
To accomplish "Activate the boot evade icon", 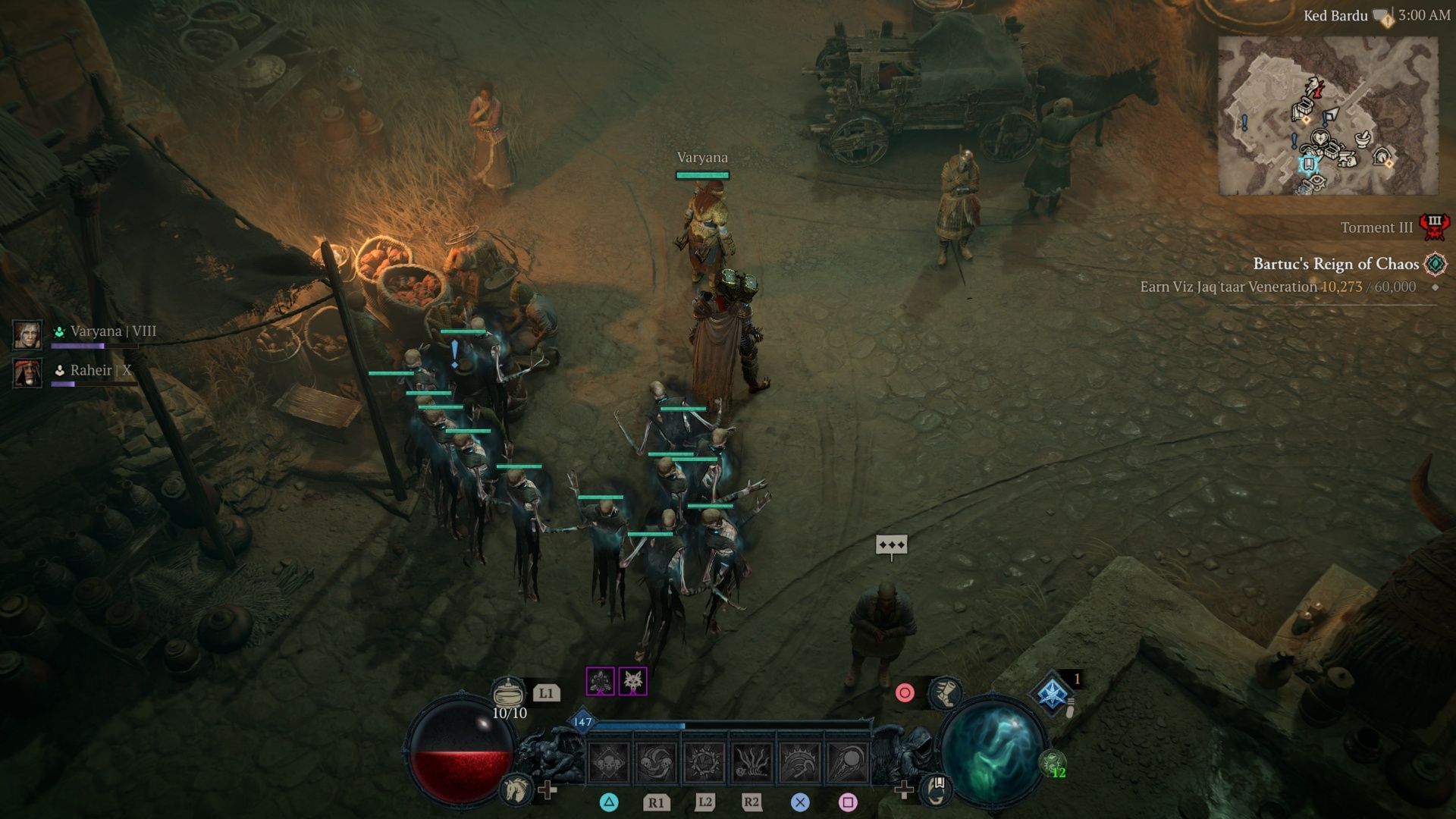I will [x=945, y=692].
